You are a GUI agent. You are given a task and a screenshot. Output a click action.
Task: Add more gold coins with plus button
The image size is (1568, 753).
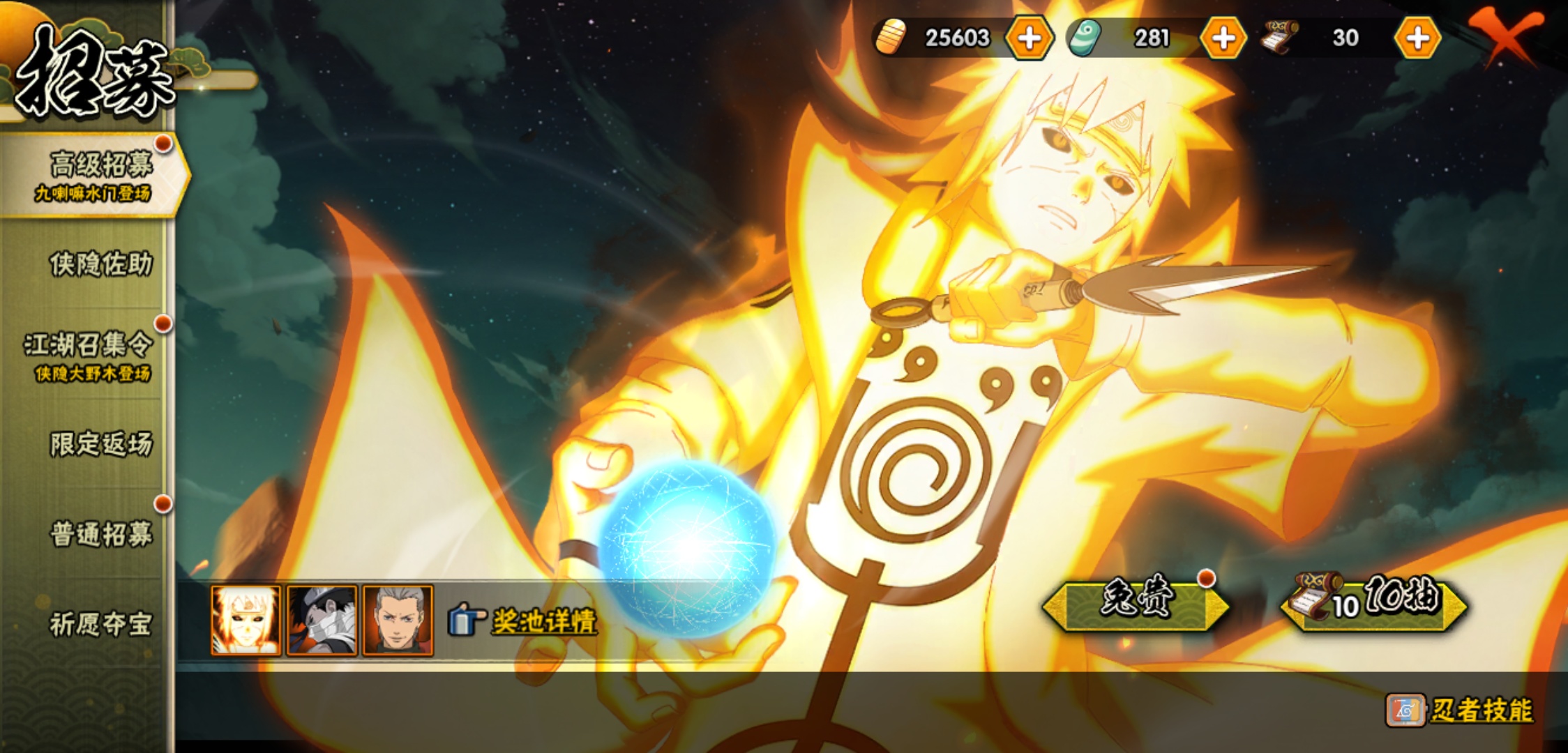pyautogui.click(x=1029, y=38)
